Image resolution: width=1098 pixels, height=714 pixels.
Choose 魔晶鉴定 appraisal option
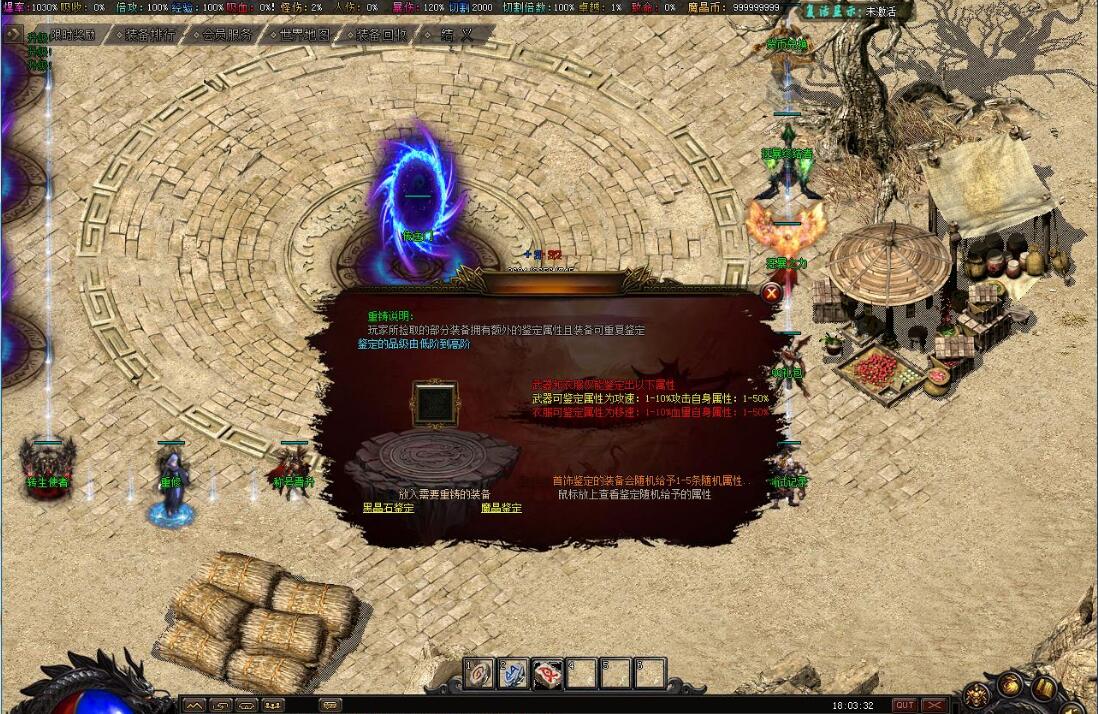pyautogui.click(x=501, y=508)
